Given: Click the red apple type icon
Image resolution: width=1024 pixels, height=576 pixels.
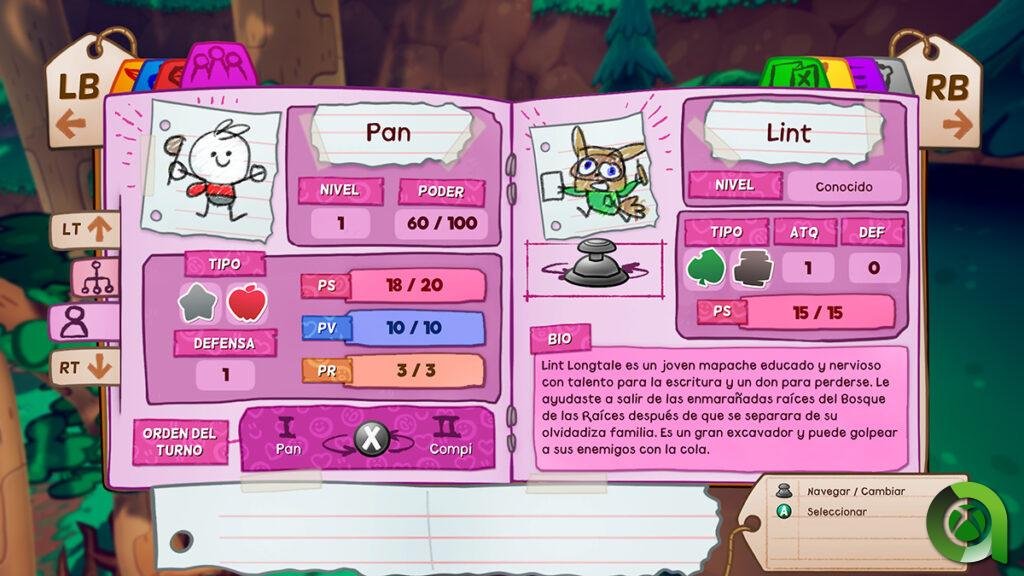Looking at the screenshot, I should pos(245,303).
